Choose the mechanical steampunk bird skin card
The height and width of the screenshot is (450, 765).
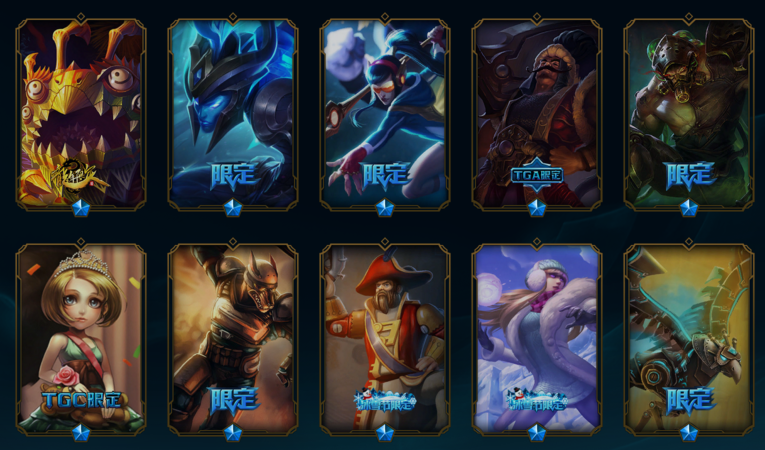[689, 338]
